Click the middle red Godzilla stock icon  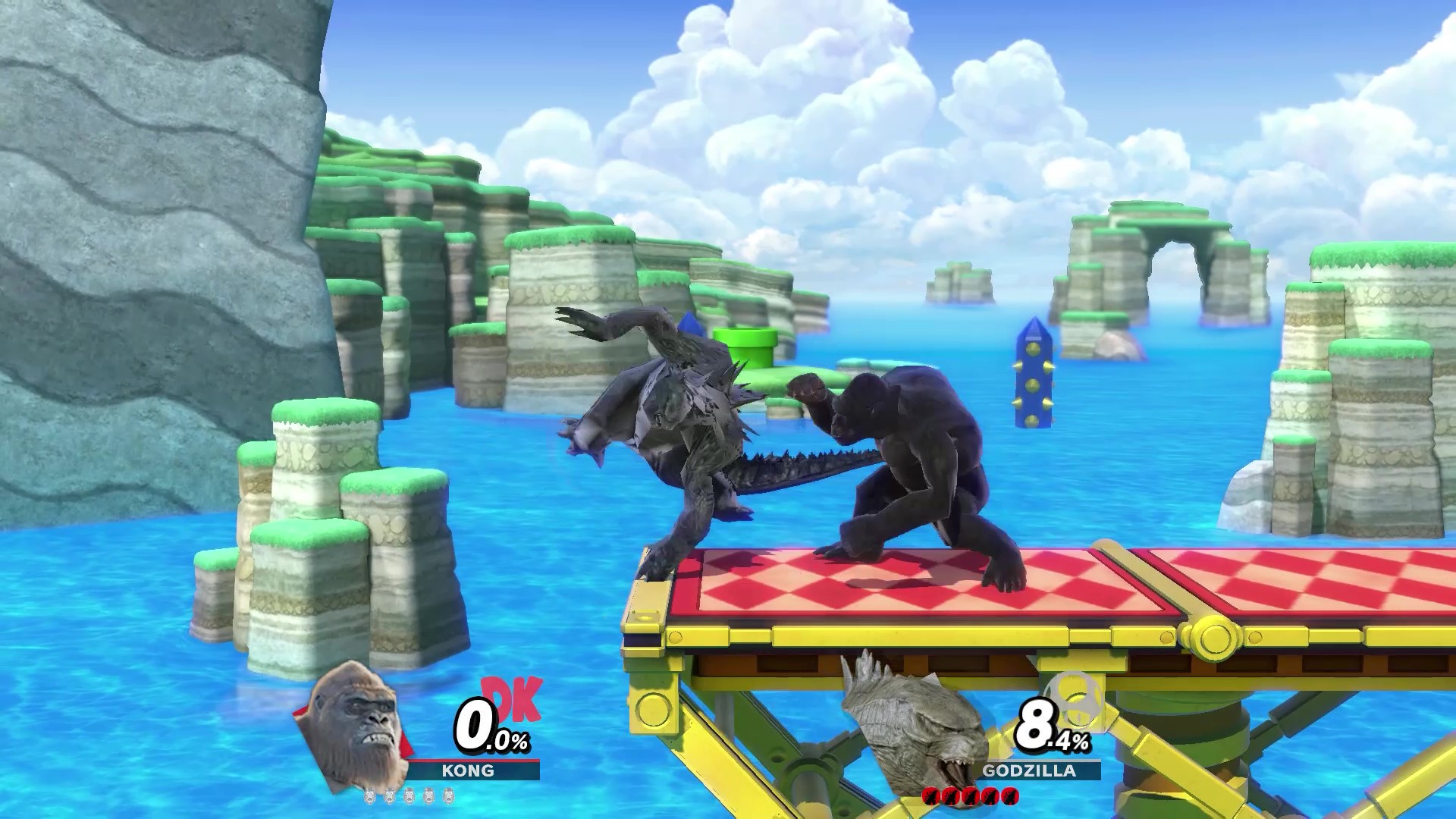point(971,796)
